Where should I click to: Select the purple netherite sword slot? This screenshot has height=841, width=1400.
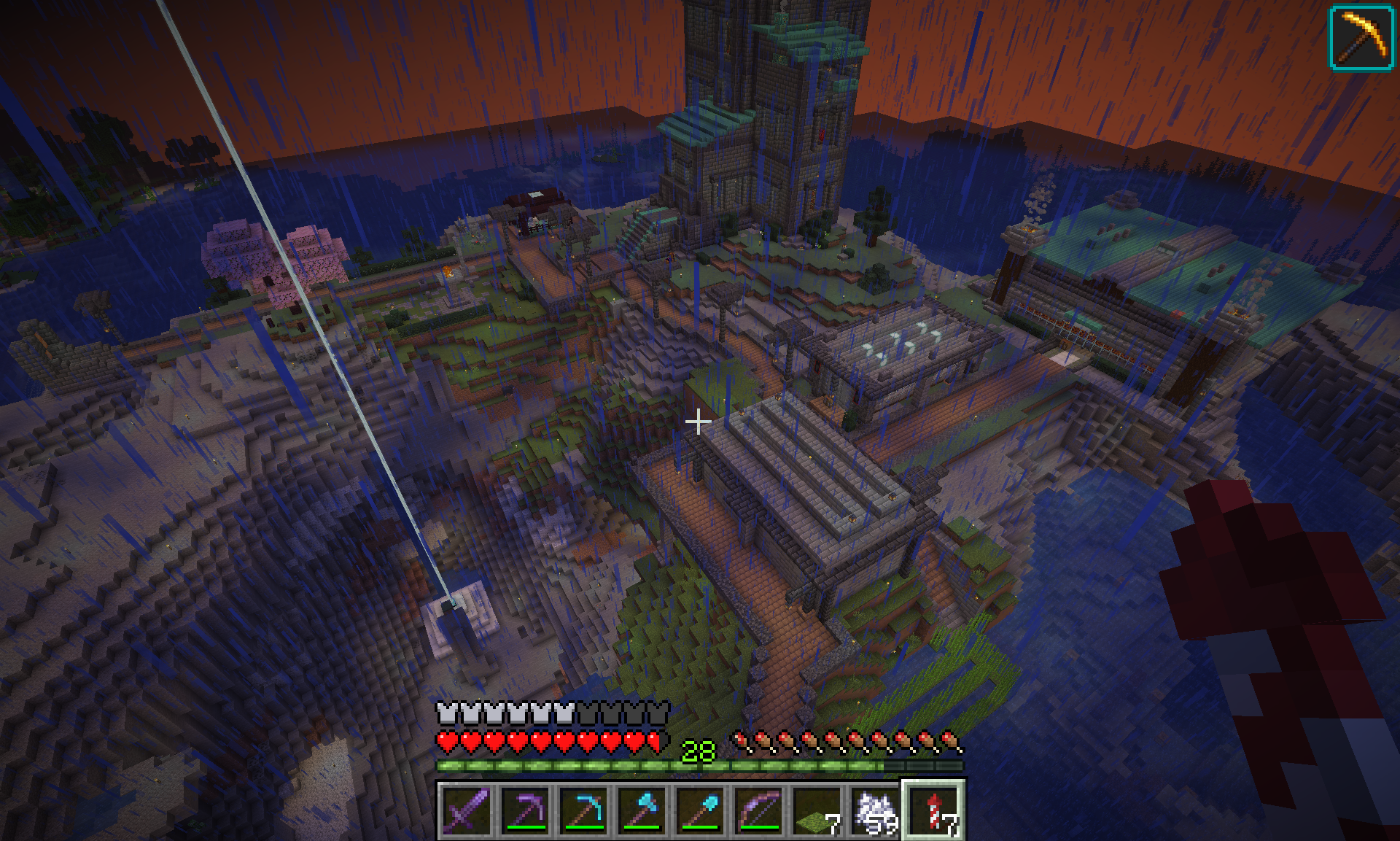point(467,808)
